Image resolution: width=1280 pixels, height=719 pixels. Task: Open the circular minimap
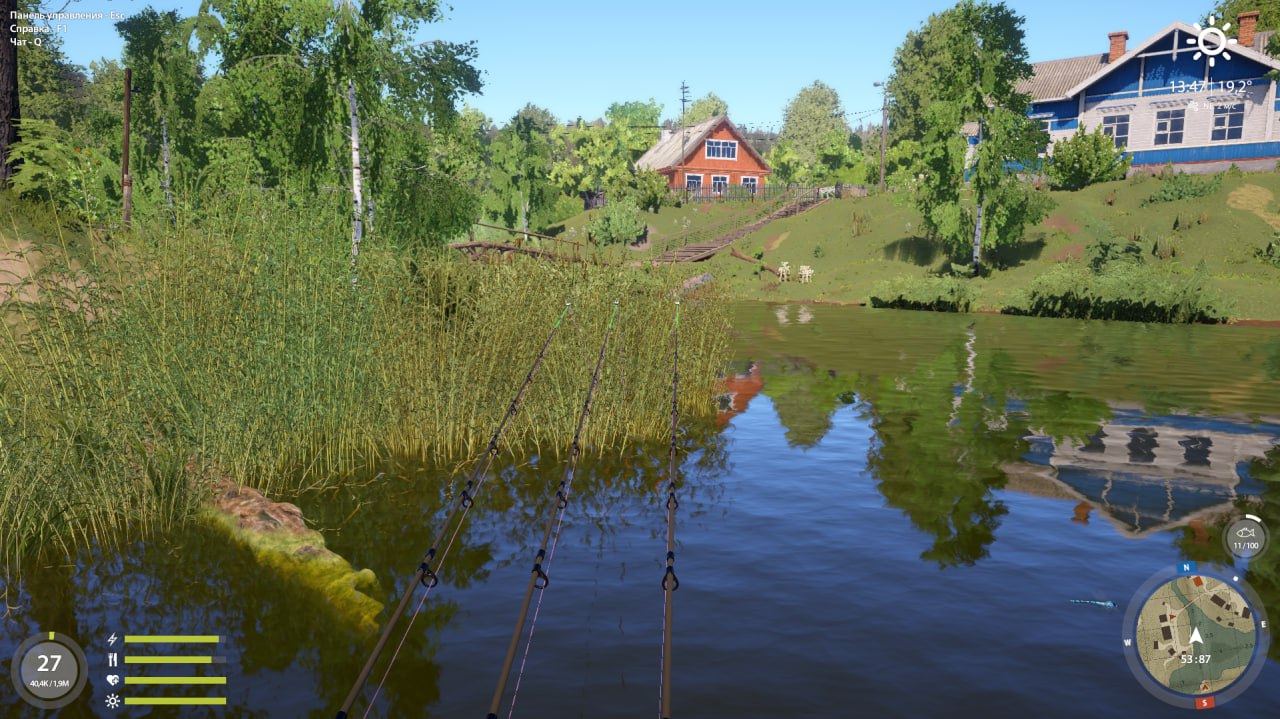click(1195, 634)
